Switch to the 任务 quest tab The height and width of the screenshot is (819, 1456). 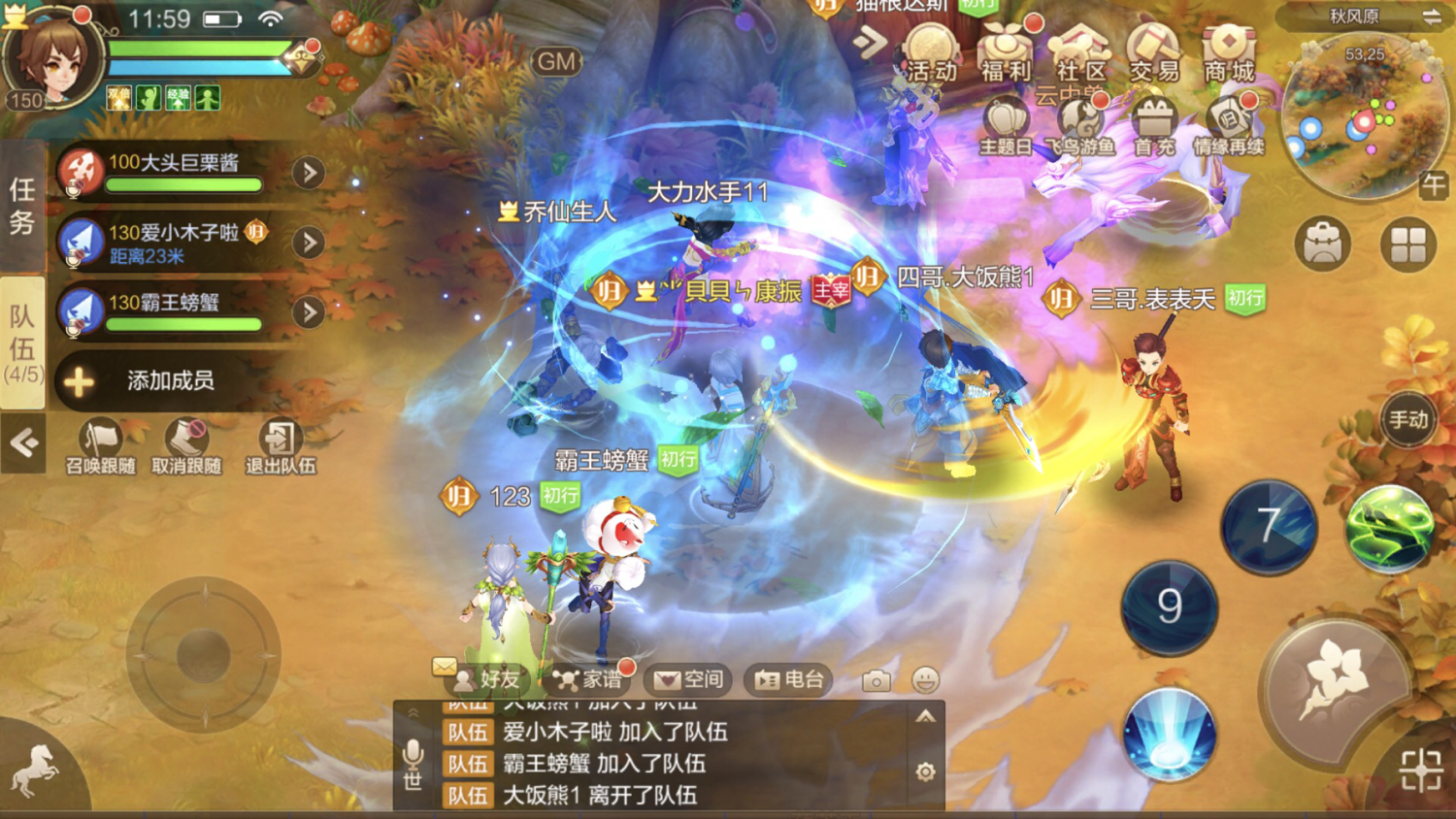[22, 206]
